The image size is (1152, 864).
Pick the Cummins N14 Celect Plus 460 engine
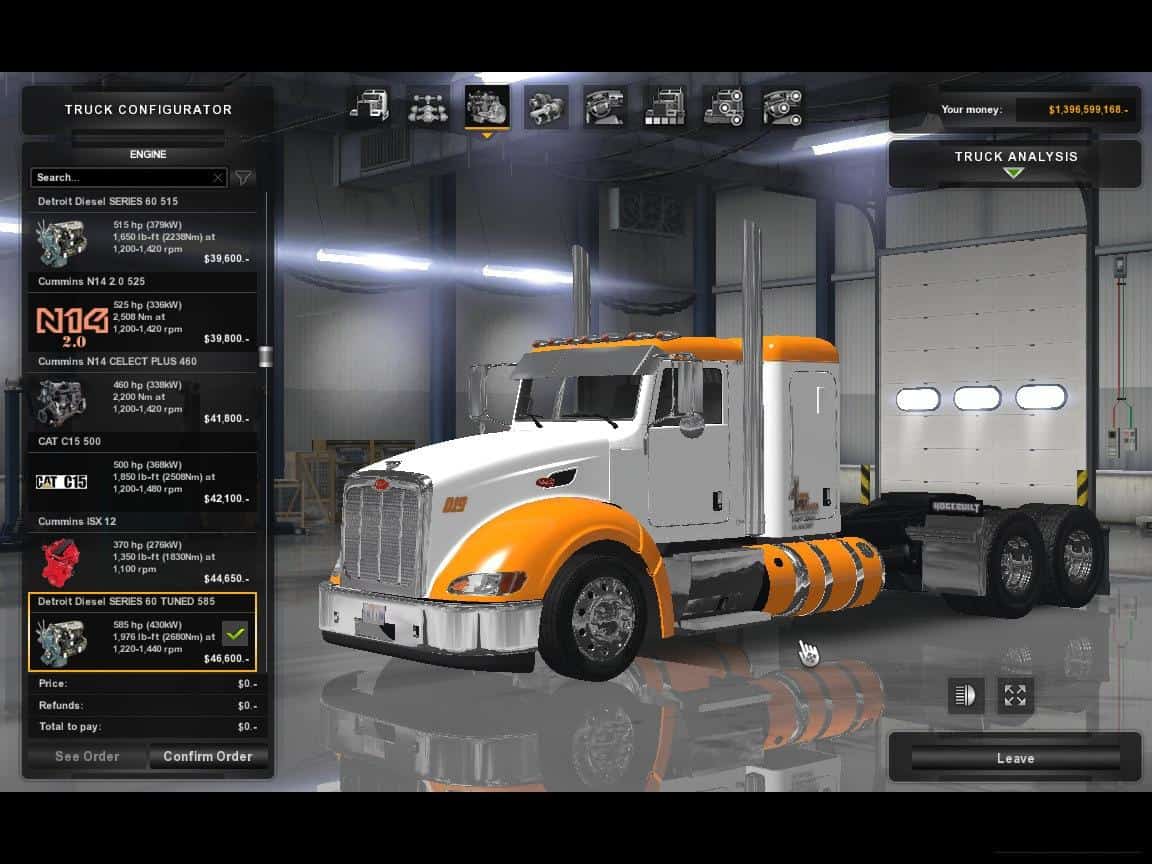tap(143, 400)
